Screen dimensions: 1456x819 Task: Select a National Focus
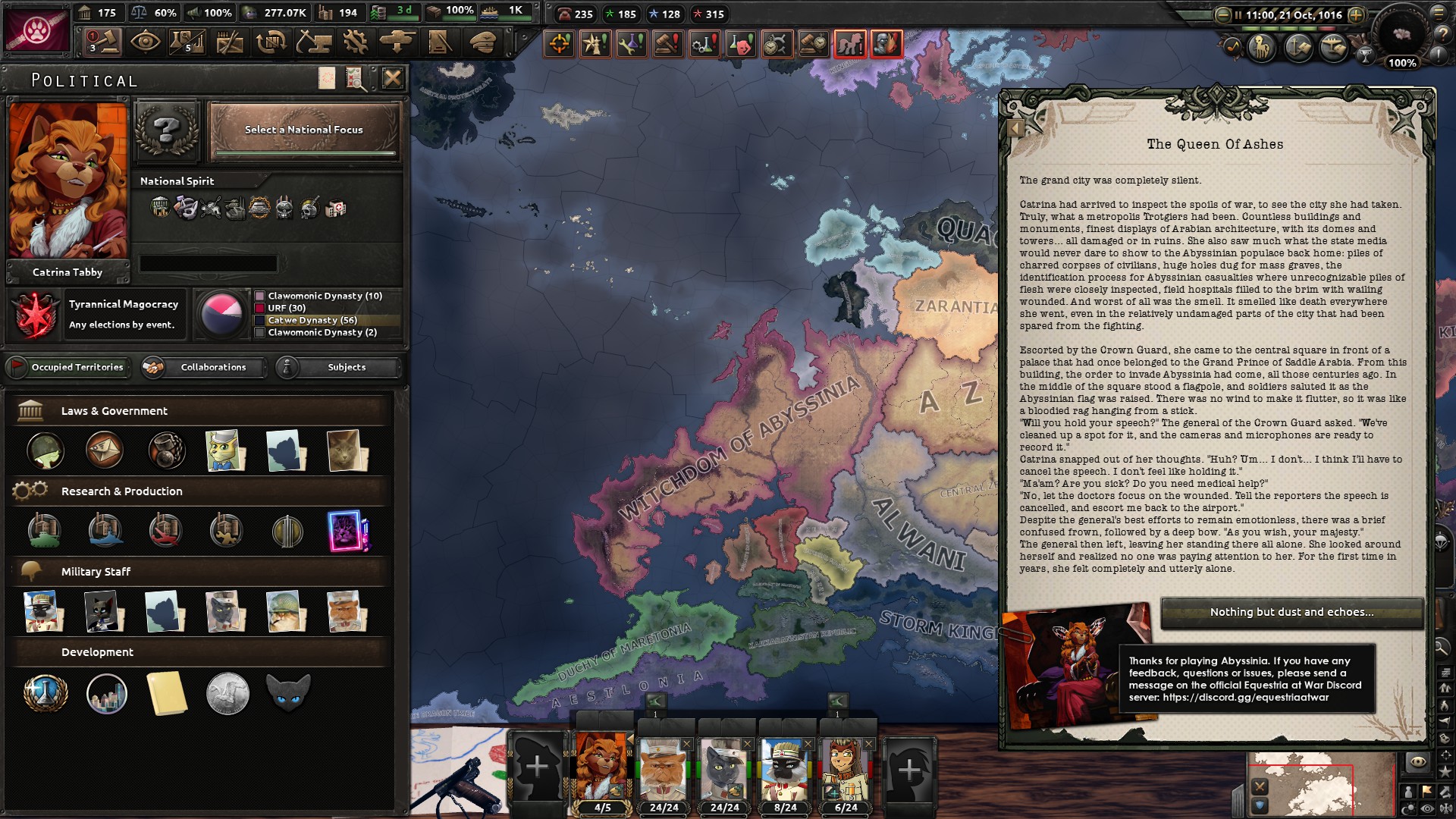point(304,130)
